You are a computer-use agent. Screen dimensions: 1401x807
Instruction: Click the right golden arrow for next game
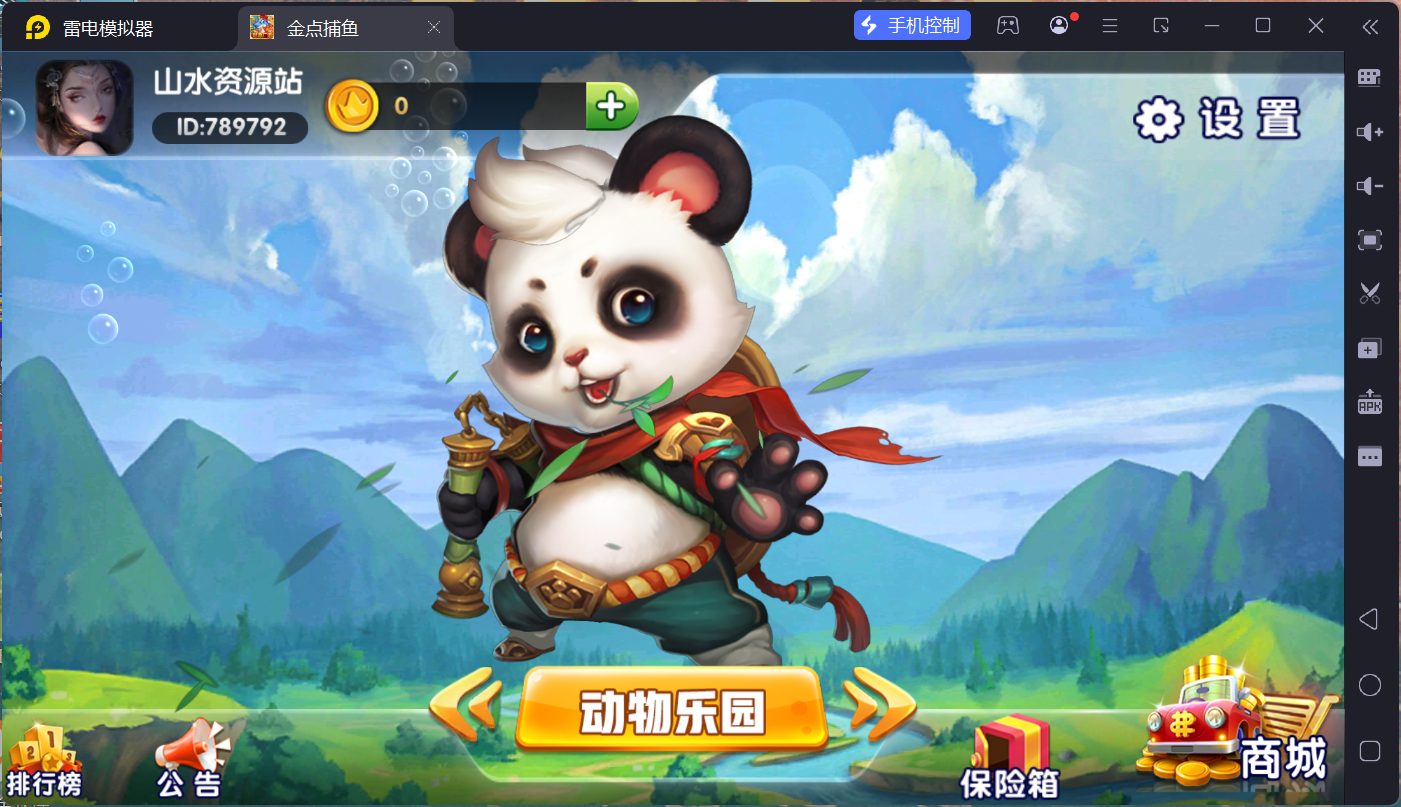(868, 704)
